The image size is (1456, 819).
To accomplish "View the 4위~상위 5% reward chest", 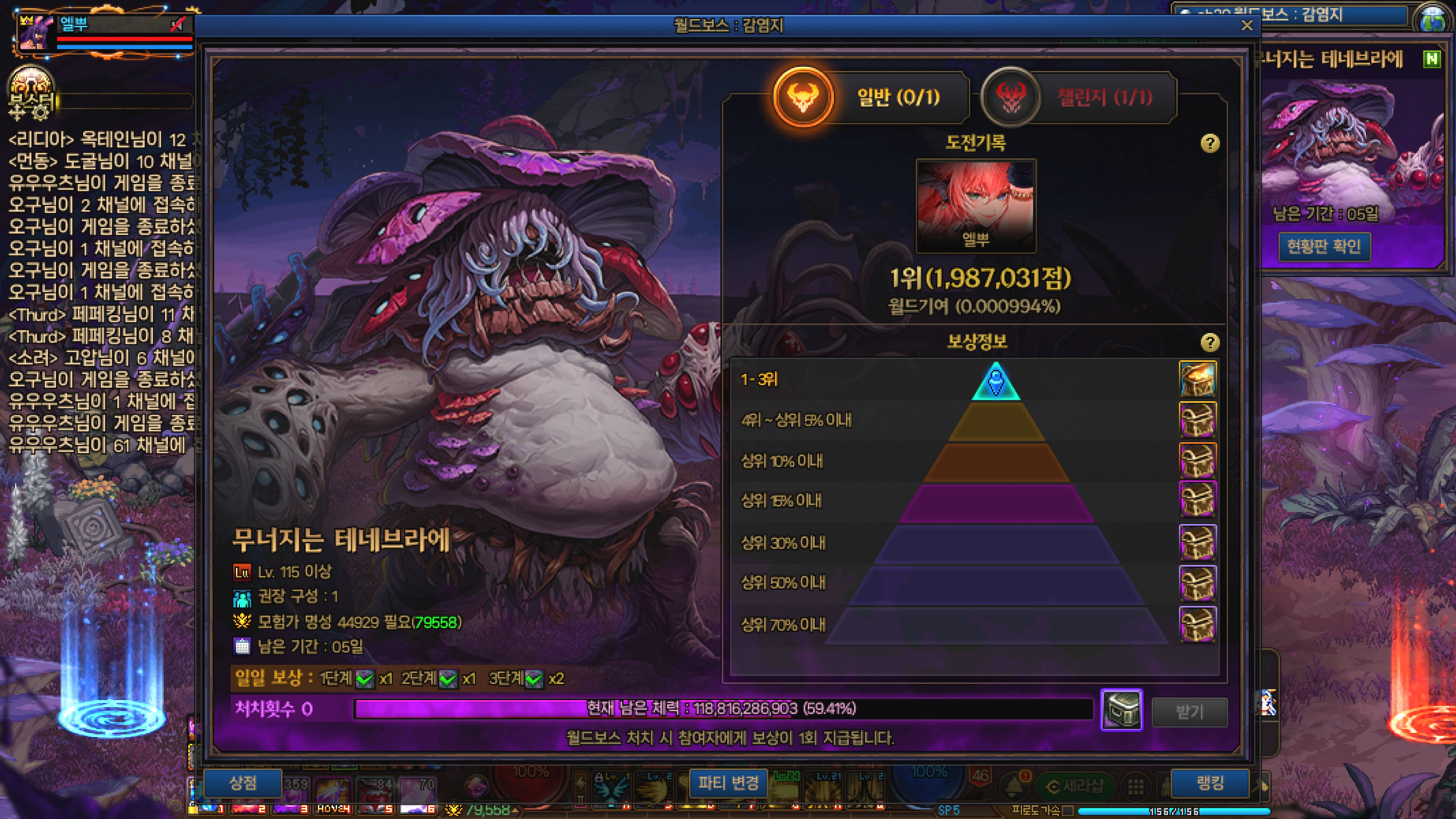I will point(1197,420).
